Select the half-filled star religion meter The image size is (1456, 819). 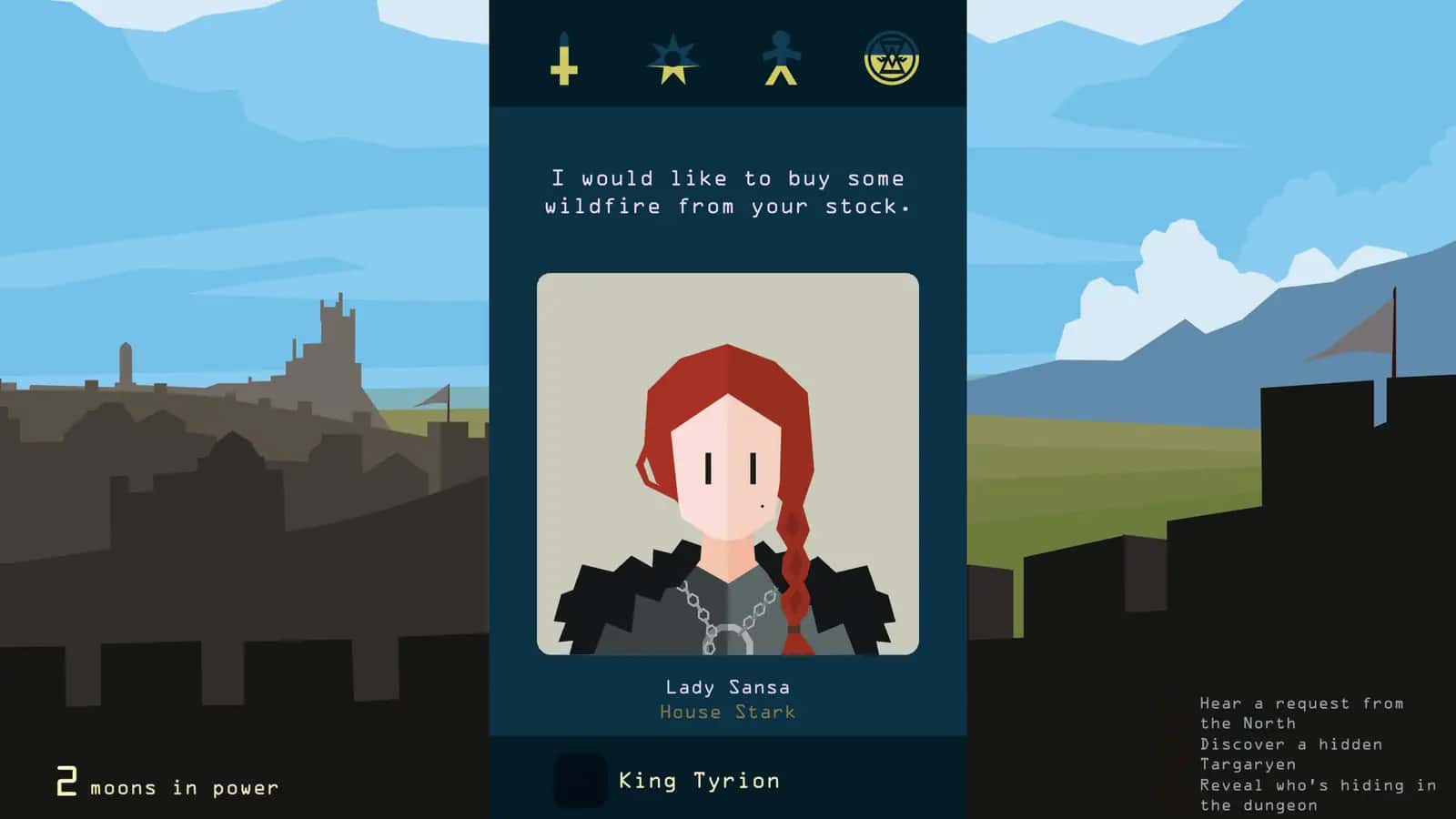point(673,59)
